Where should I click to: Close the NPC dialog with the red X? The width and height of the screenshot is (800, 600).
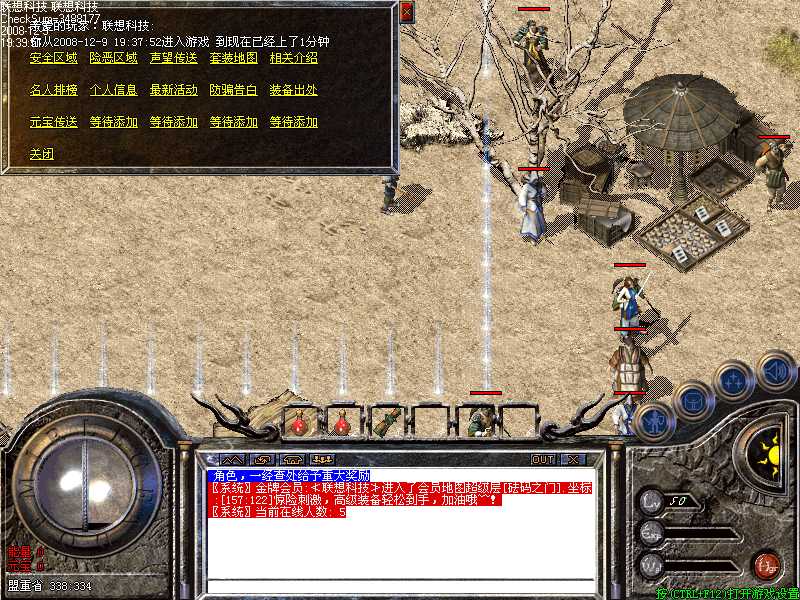[x=406, y=12]
